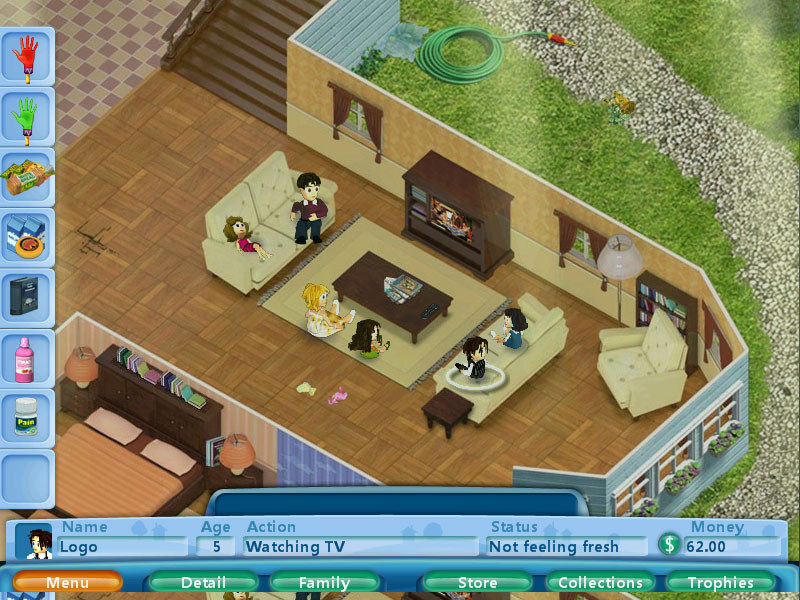
Task: Switch to the Family tab
Action: 324,582
